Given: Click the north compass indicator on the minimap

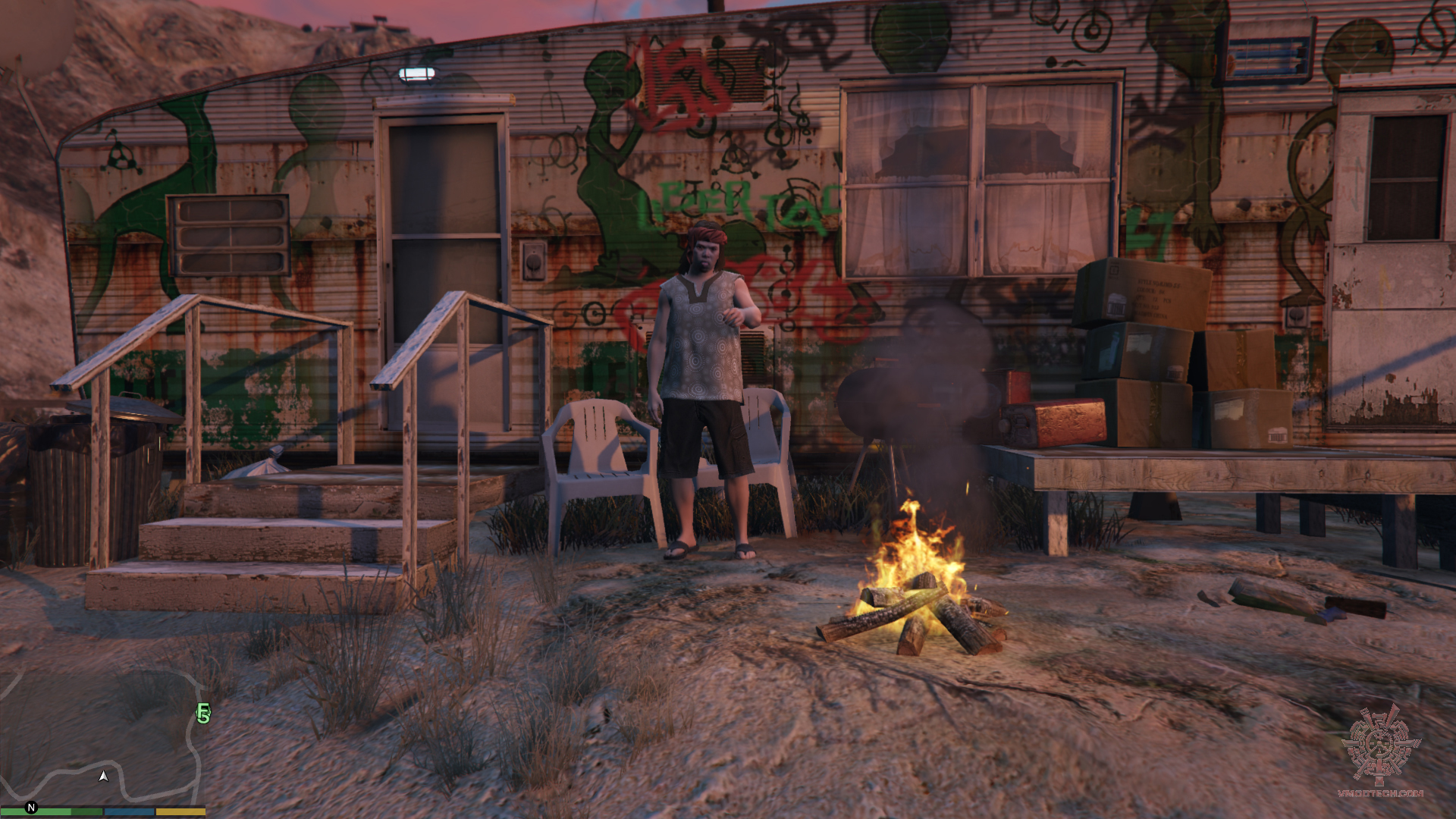Looking at the screenshot, I should [31, 808].
